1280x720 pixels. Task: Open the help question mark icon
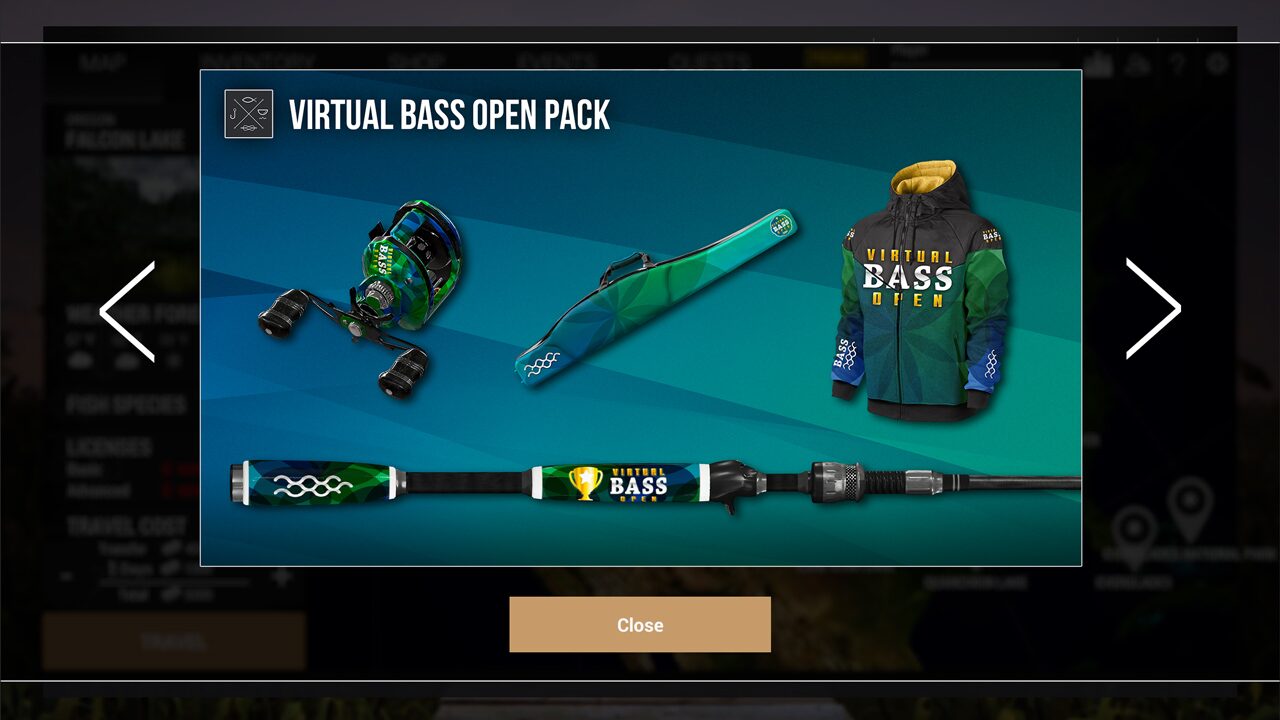click(x=1178, y=62)
